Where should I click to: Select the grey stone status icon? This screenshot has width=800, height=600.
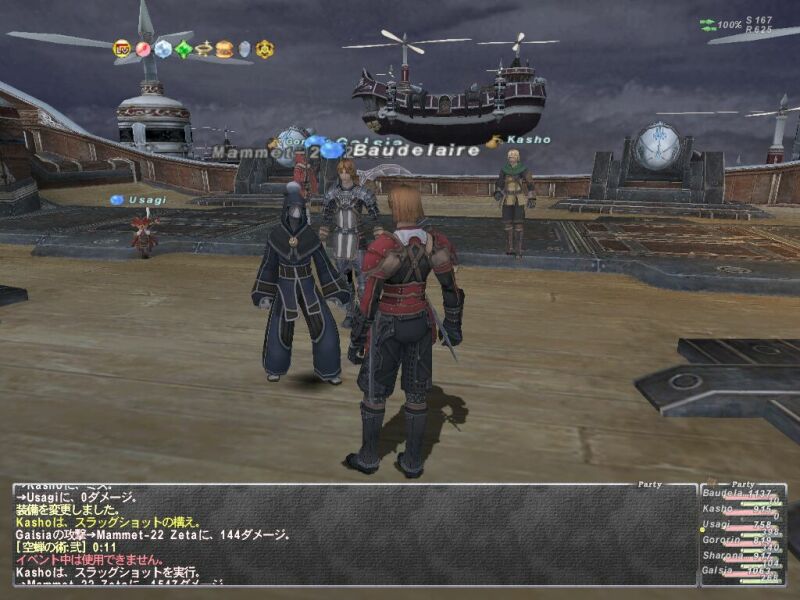(244, 48)
